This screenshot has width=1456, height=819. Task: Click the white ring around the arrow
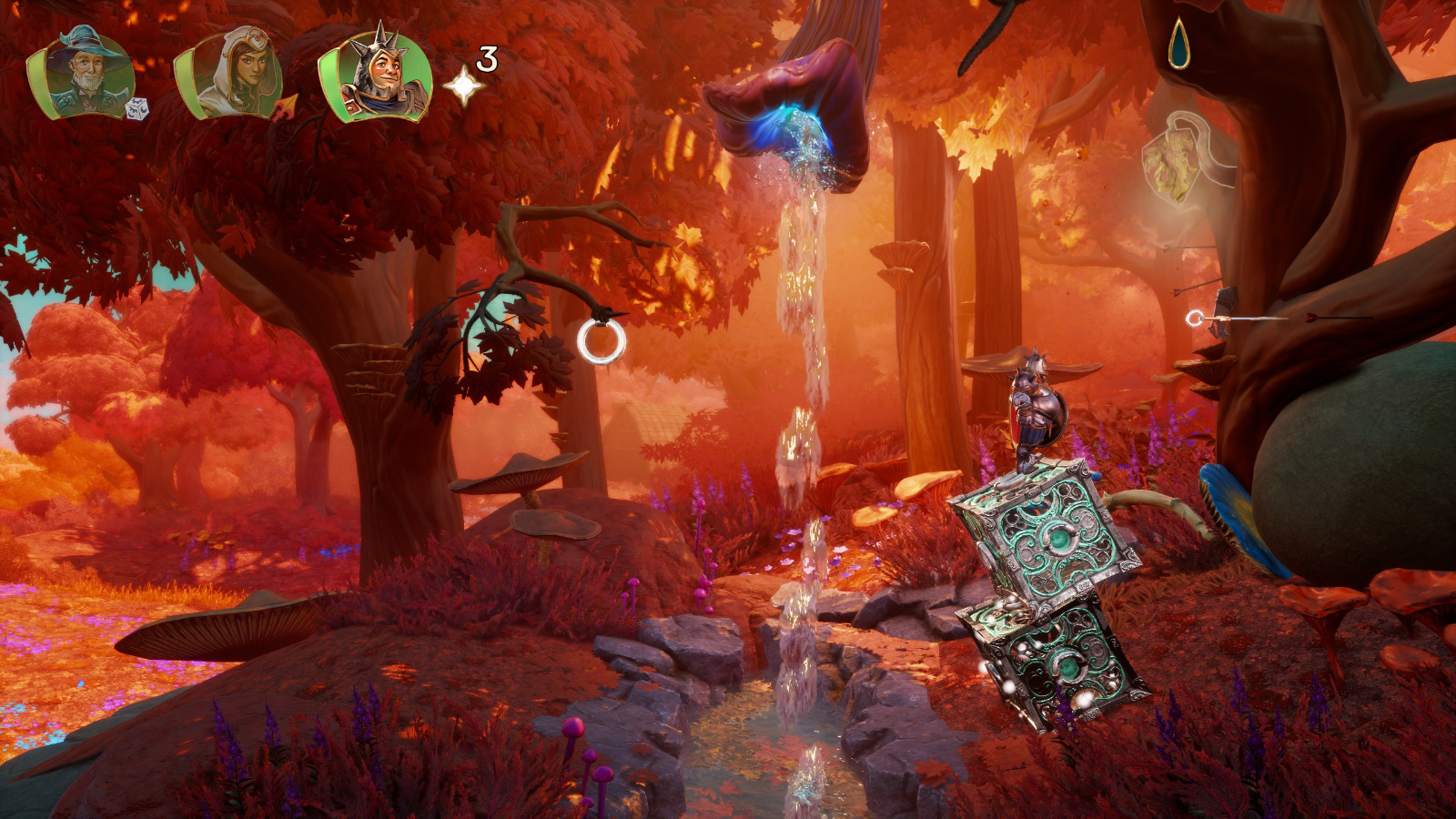(x=1194, y=318)
